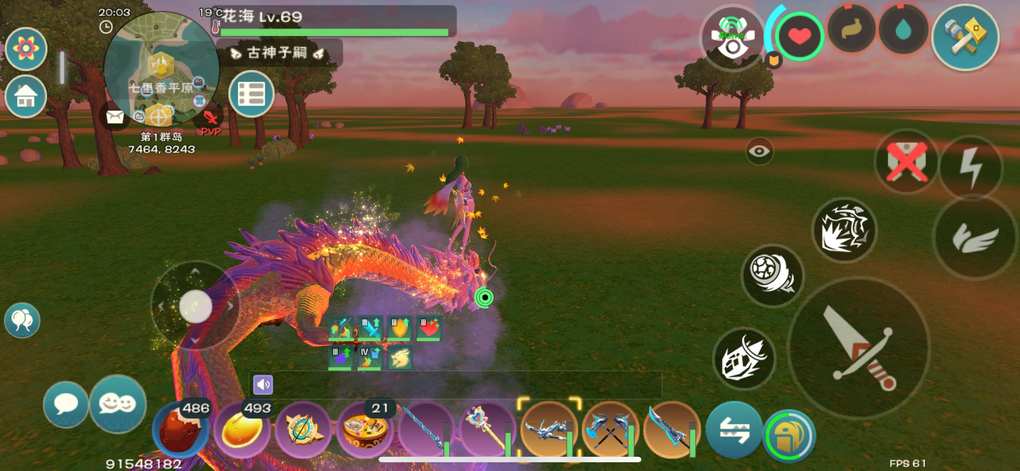Attack with the large dagger button

pyautogui.click(x=857, y=347)
